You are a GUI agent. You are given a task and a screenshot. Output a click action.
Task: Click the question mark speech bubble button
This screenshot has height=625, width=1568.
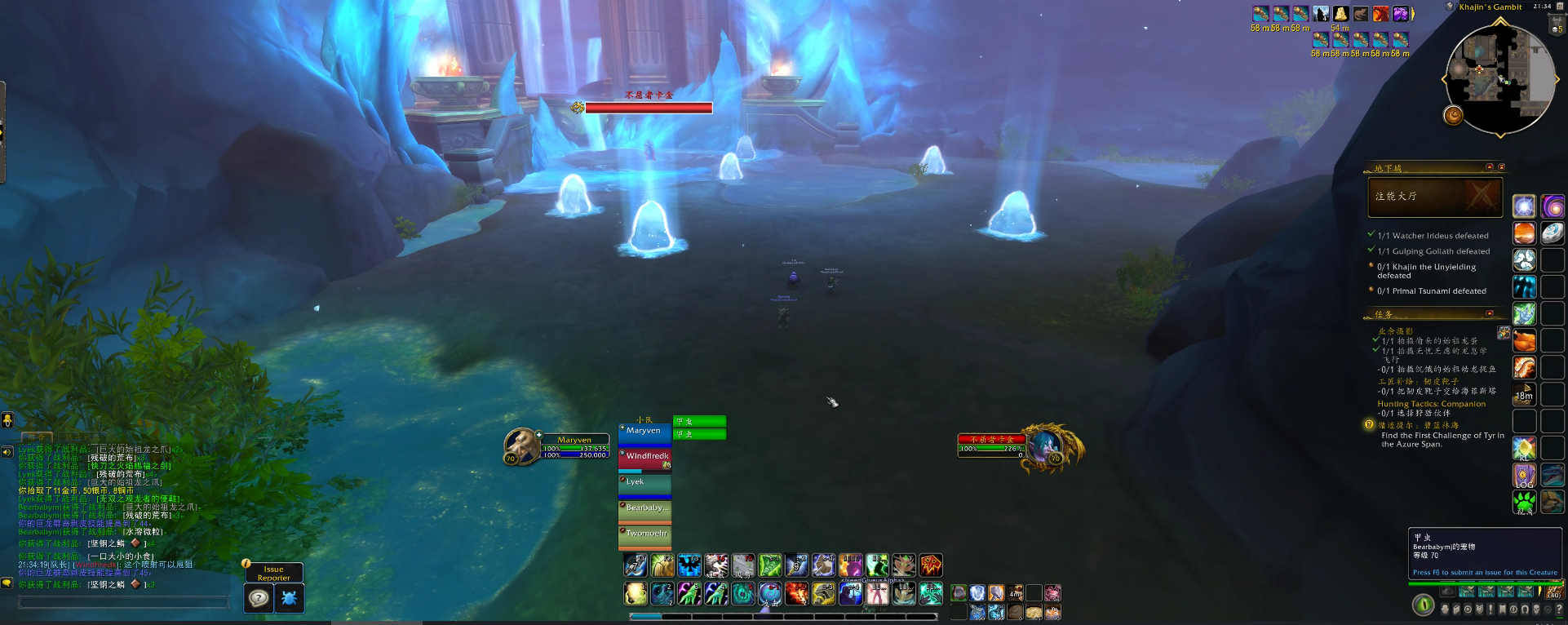(259, 598)
